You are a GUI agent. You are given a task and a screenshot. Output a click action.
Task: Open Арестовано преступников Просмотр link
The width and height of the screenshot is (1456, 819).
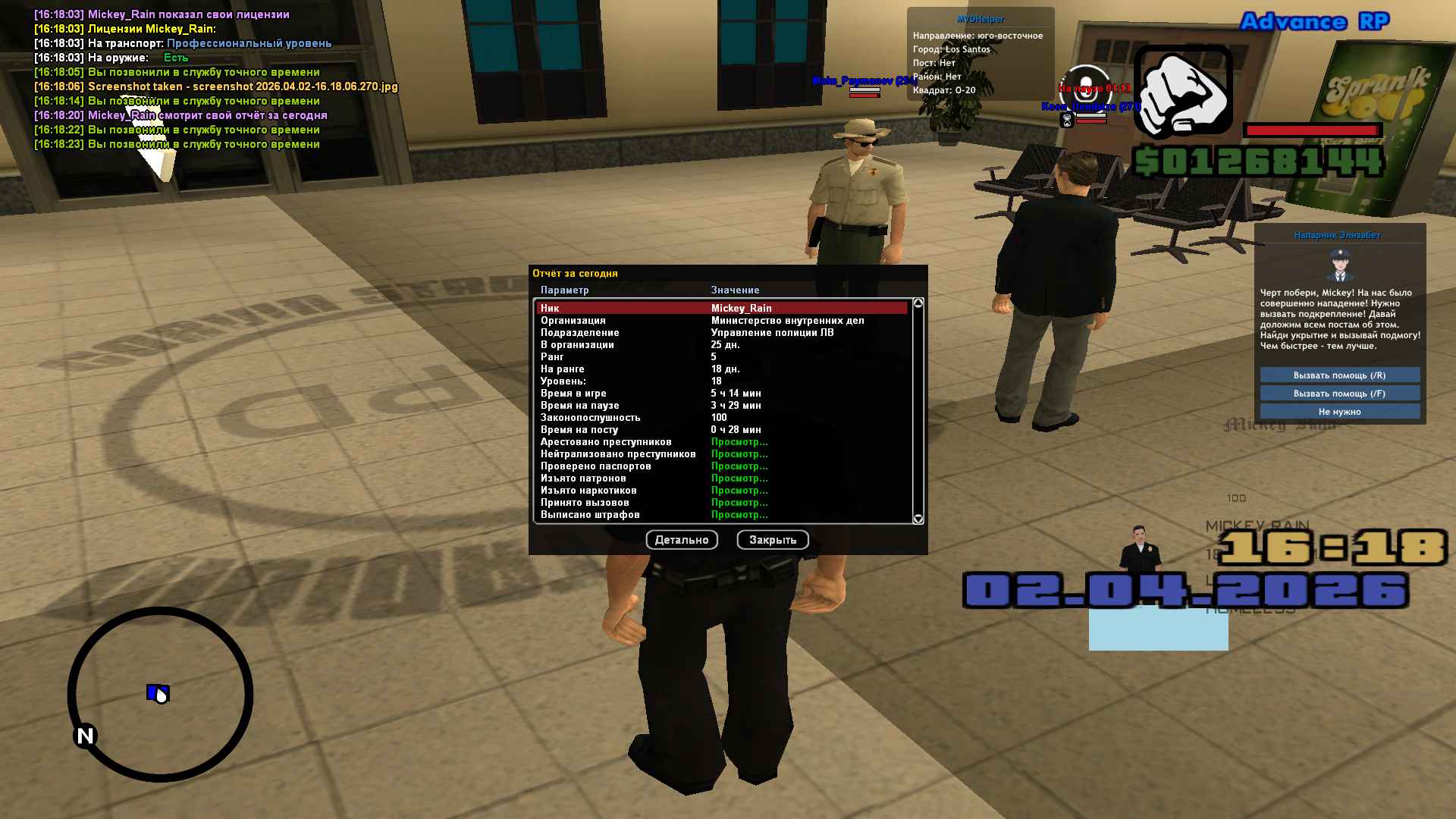point(739,442)
